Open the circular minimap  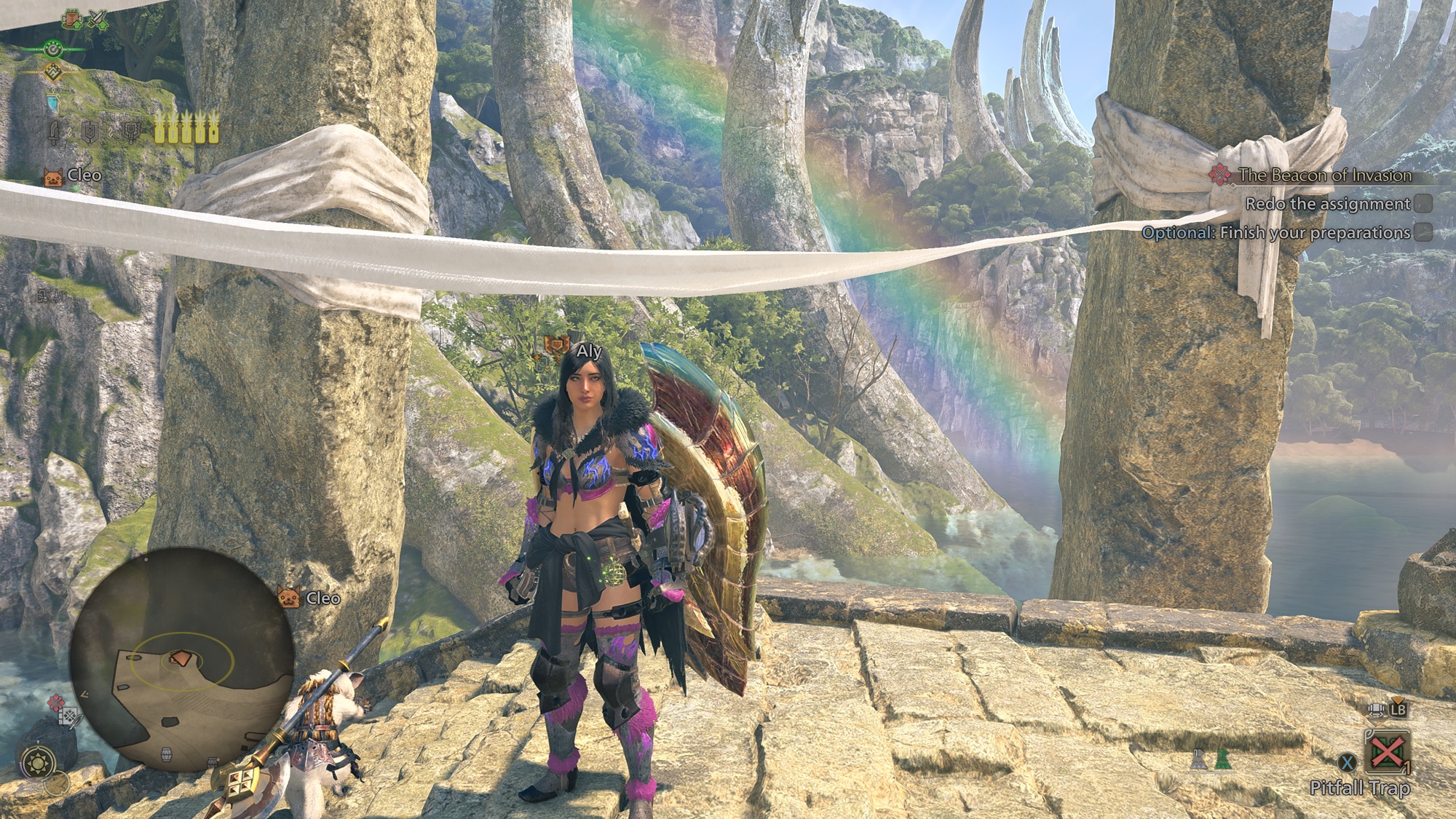coord(181,660)
